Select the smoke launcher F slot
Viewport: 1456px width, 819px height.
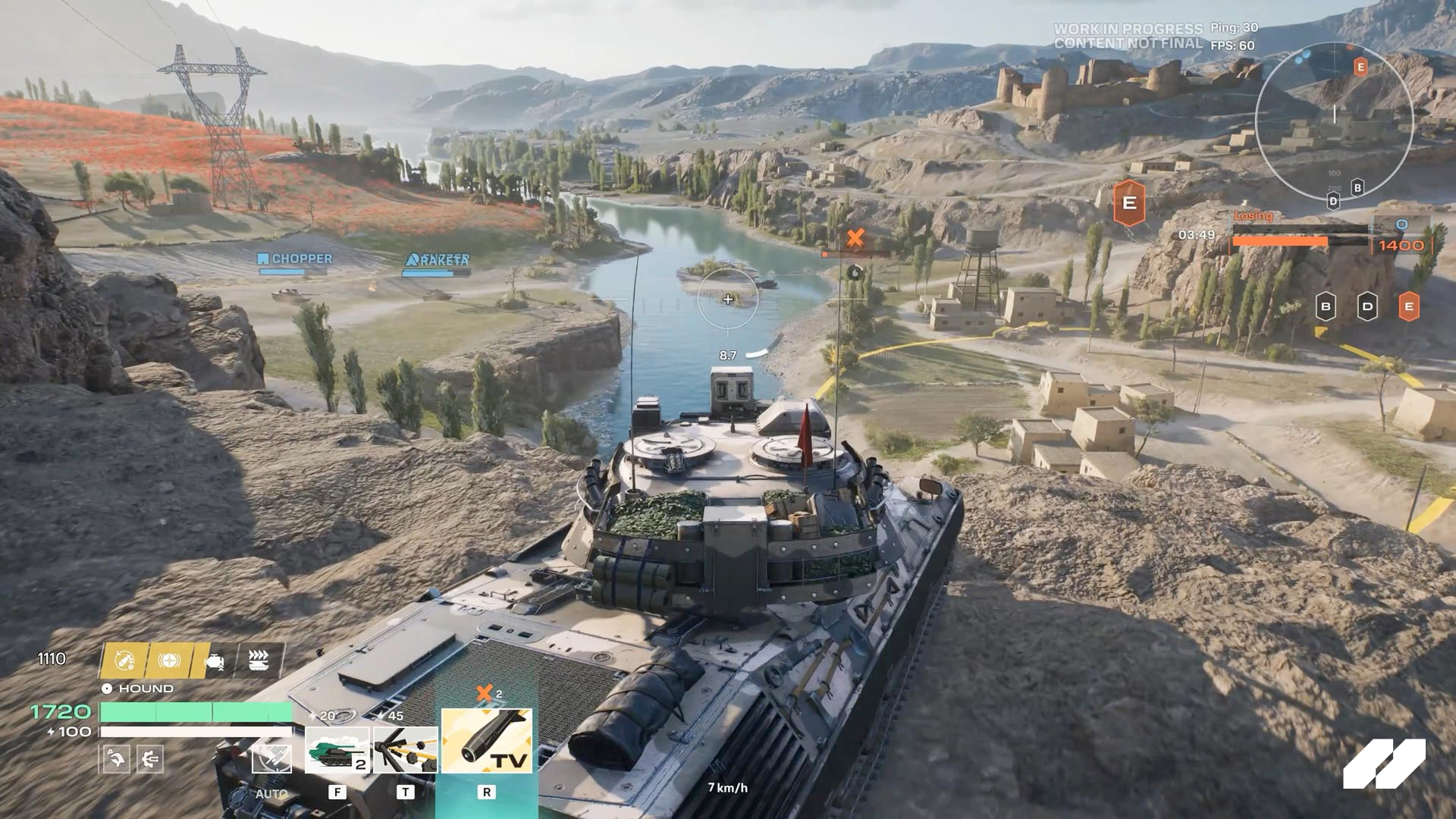[337, 751]
